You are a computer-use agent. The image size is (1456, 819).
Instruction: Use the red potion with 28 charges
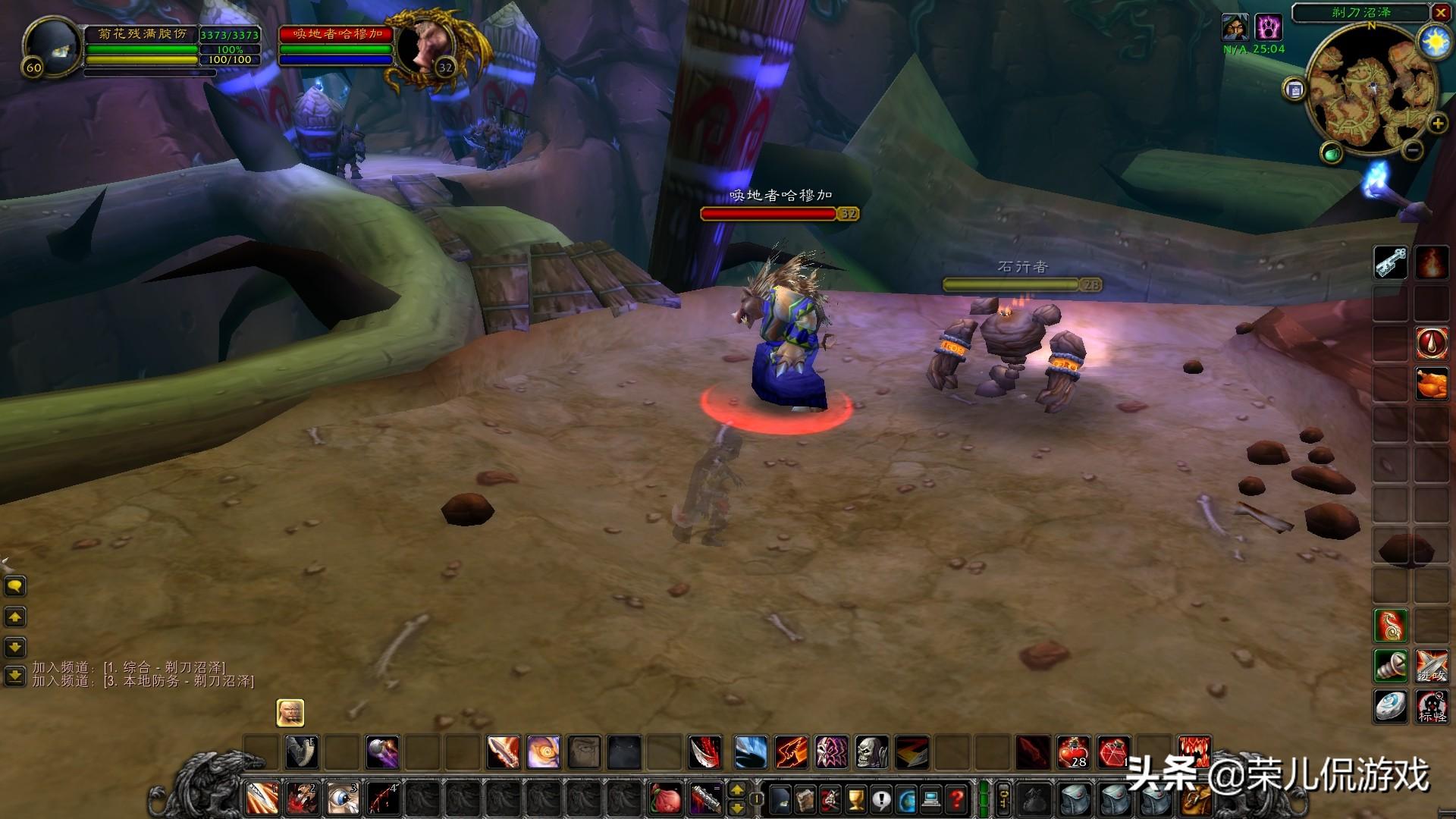pyautogui.click(x=1073, y=752)
